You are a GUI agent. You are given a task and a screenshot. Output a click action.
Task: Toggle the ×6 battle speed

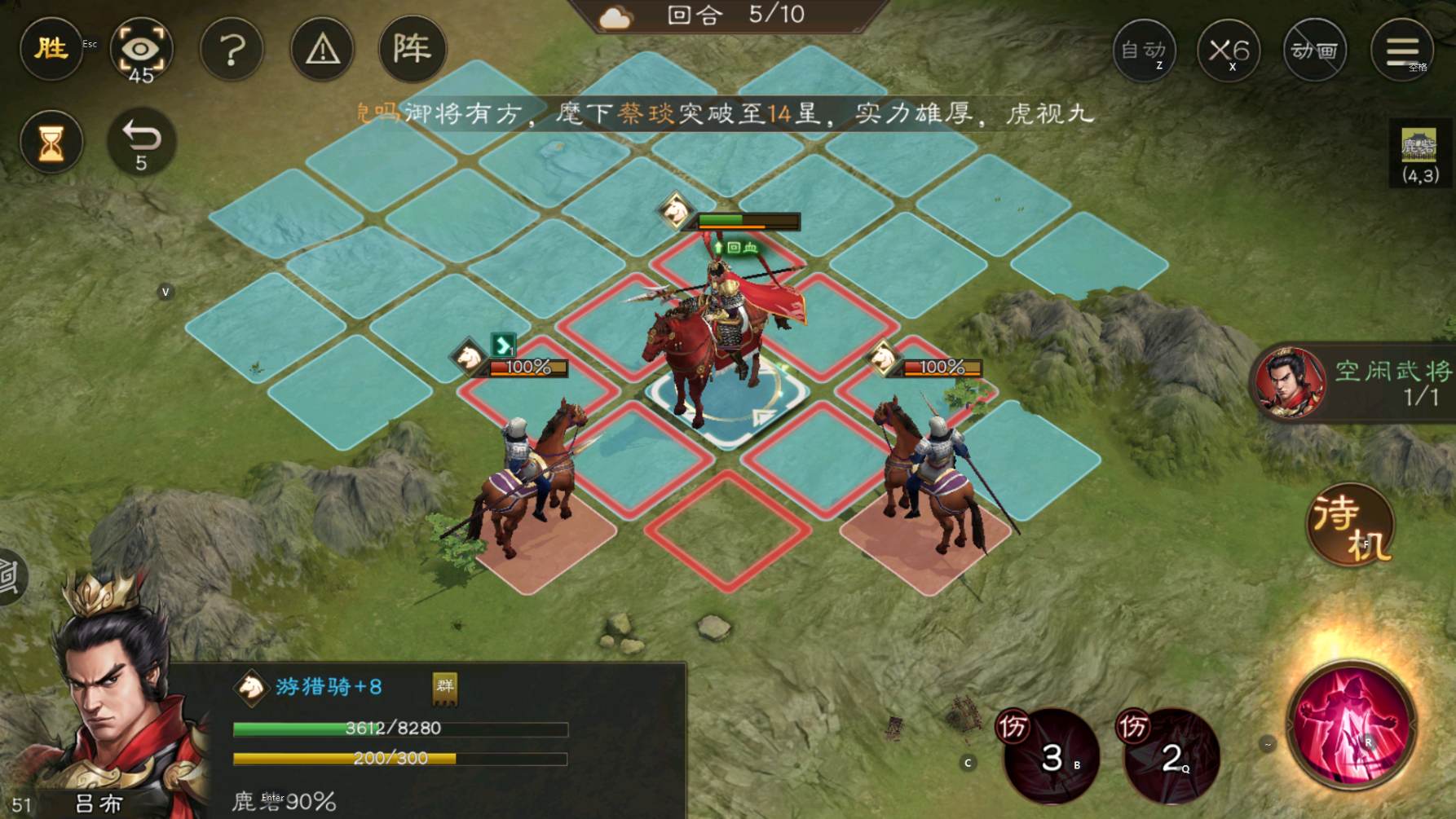tap(1229, 51)
